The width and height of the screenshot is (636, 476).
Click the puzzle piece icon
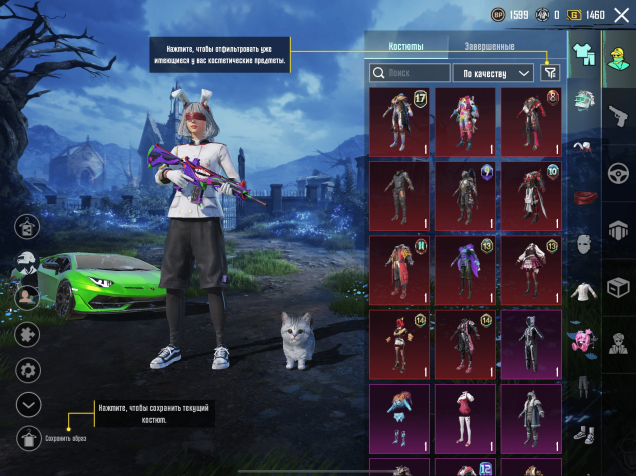click(x=28, y=333)
